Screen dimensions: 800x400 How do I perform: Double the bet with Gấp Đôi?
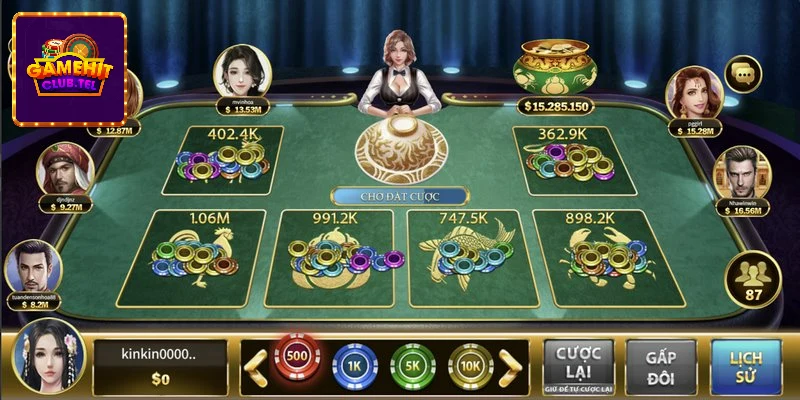click(x=660, y=364)
